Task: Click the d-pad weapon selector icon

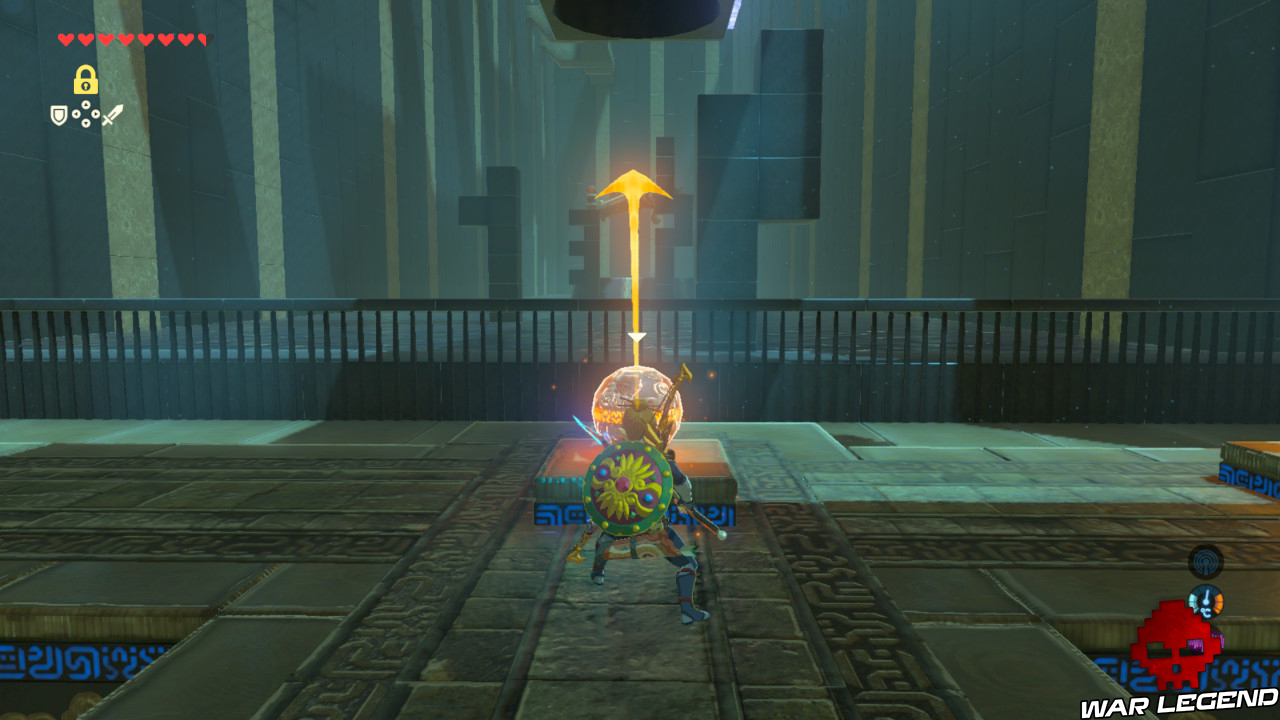Action: pos(86,113)
